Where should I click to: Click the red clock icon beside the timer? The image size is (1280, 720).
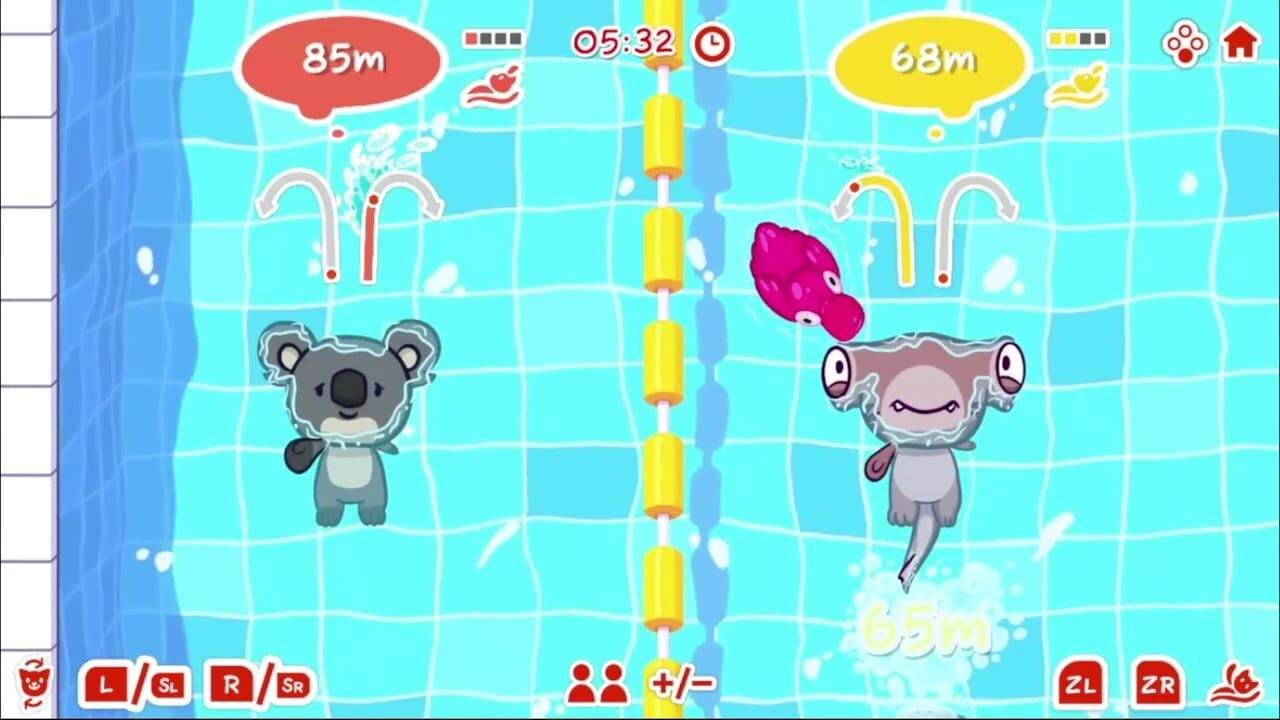pyautogui.click(x=711, y=44)
